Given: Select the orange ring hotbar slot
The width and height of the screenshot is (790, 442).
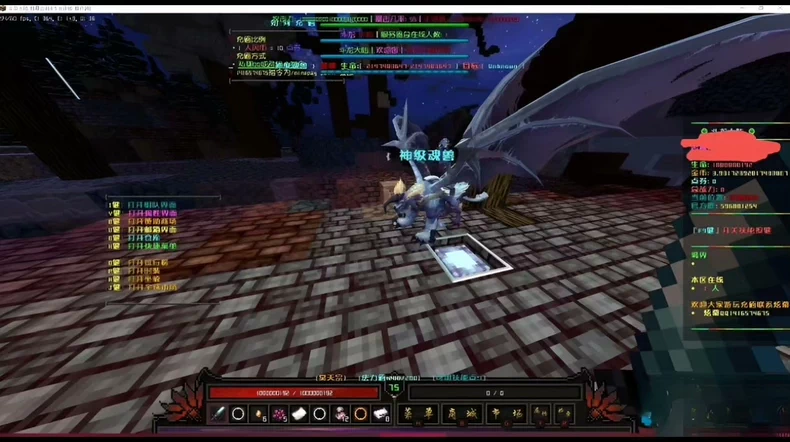Looking at the screenshot, I should 360,414.
